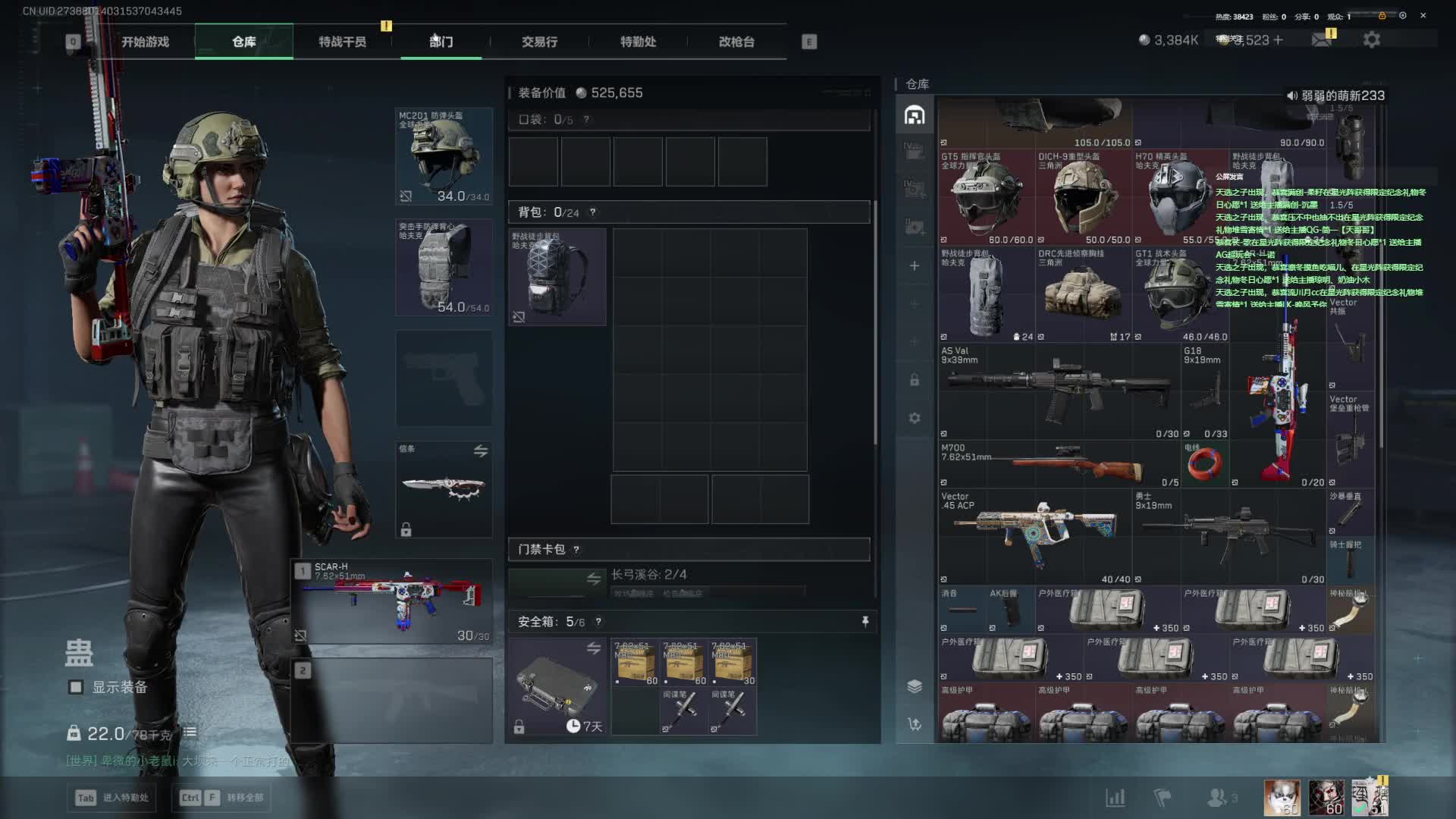Open the mail envelope icon
Viewport: 1456px width, 819px height.
coord(1322,40)
